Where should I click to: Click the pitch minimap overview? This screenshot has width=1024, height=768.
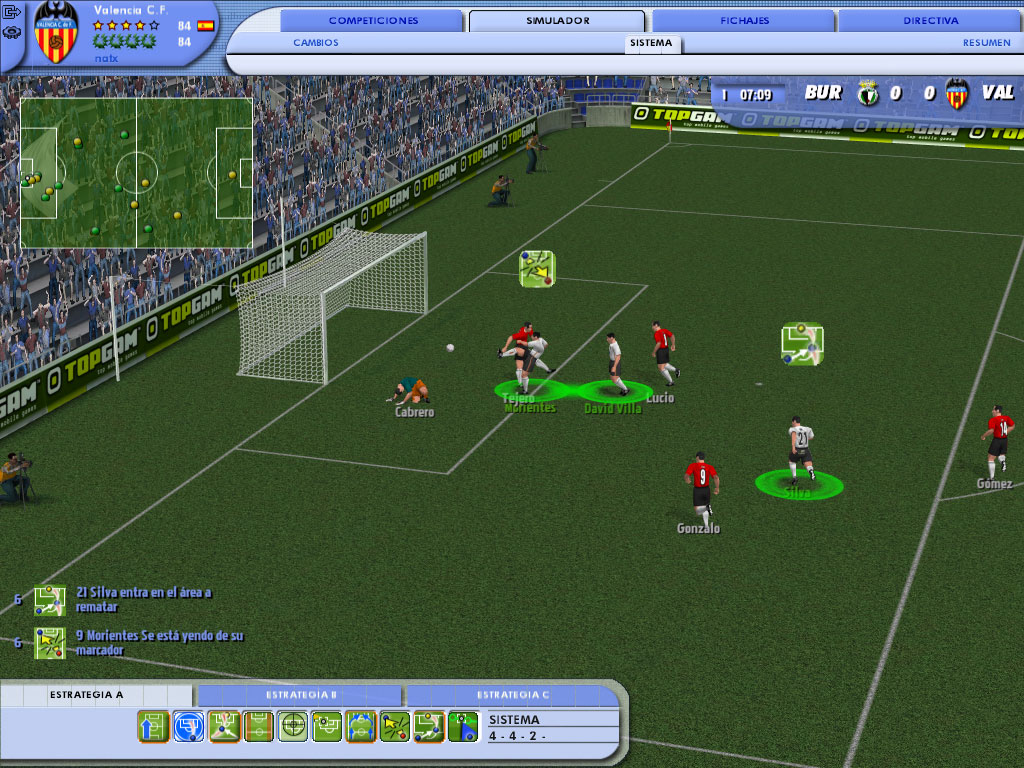pos(136,172)
